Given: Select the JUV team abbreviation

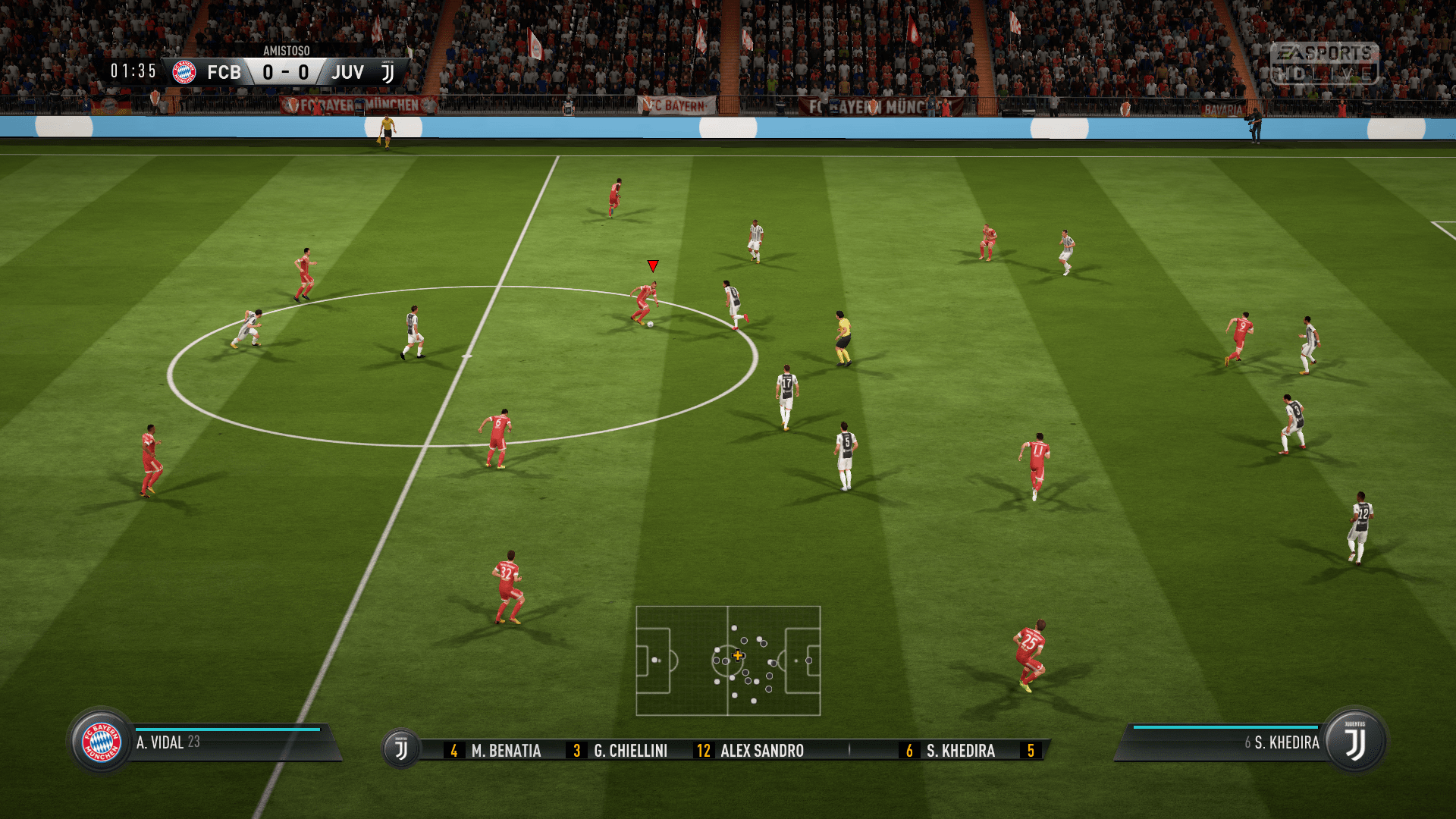Looking at the screenshot, I should (x=348, y=72).
